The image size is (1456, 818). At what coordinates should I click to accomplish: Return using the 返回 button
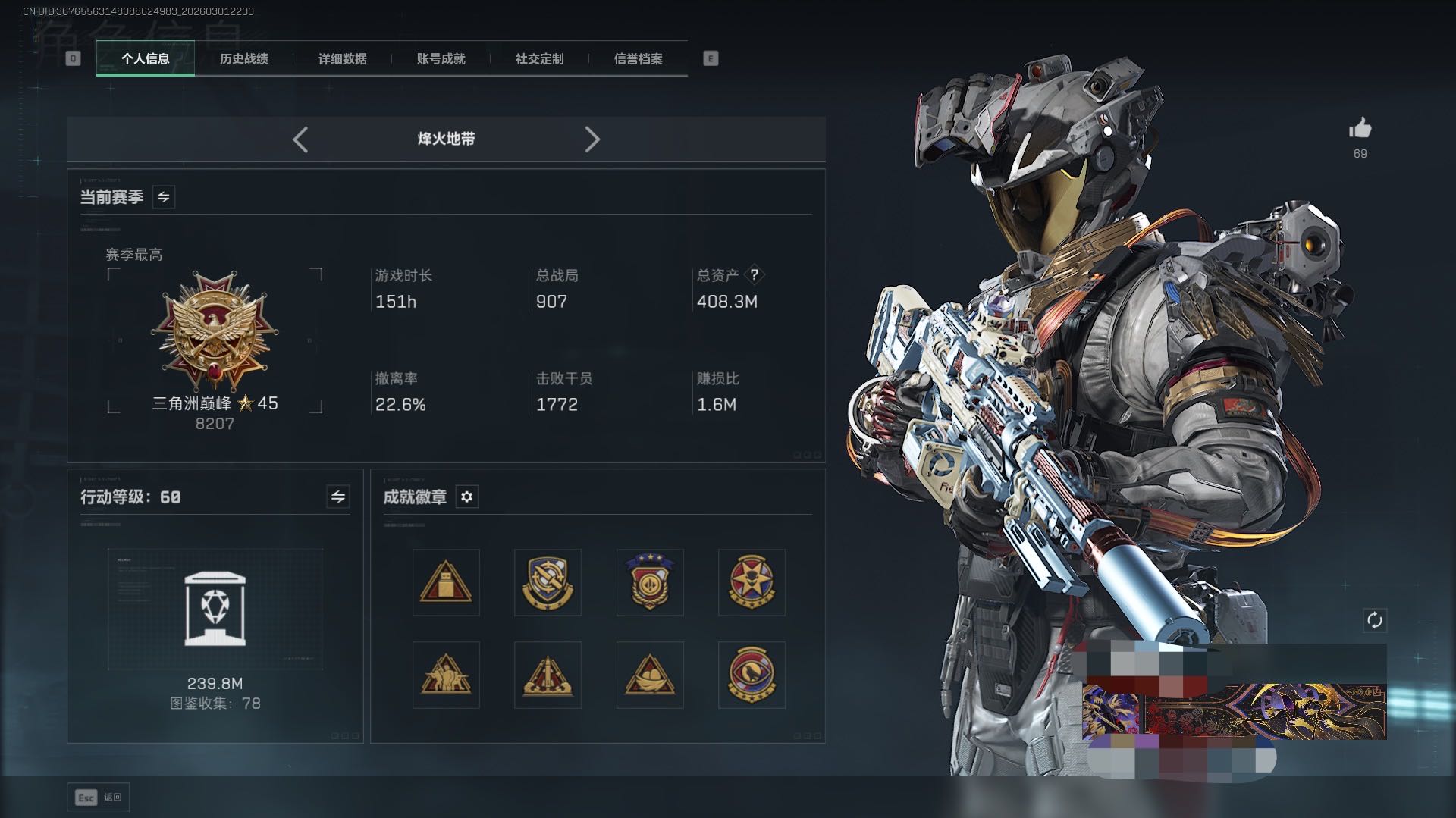(99, 798)
